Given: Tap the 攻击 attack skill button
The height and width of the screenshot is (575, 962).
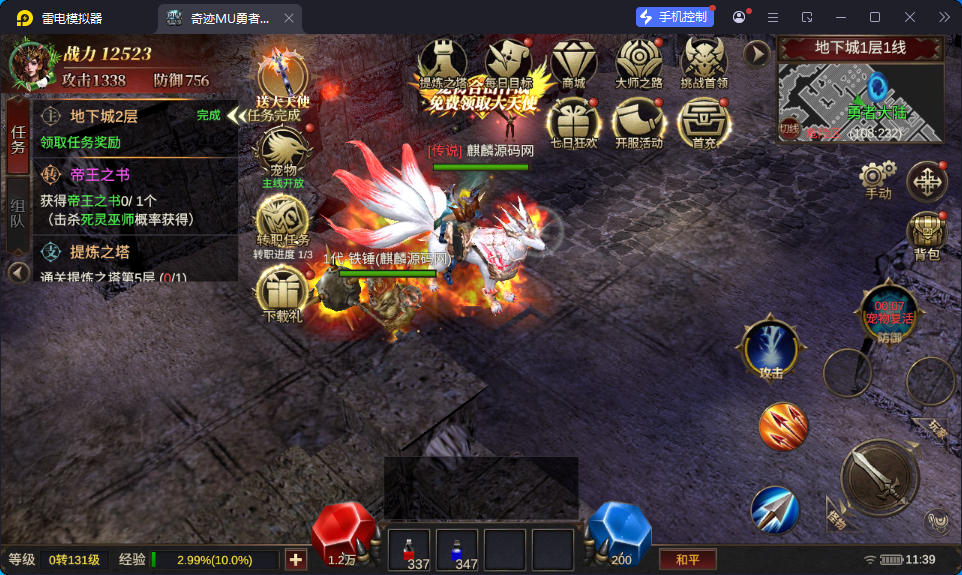Looking at the screenshot, I should tap(770, 350).
